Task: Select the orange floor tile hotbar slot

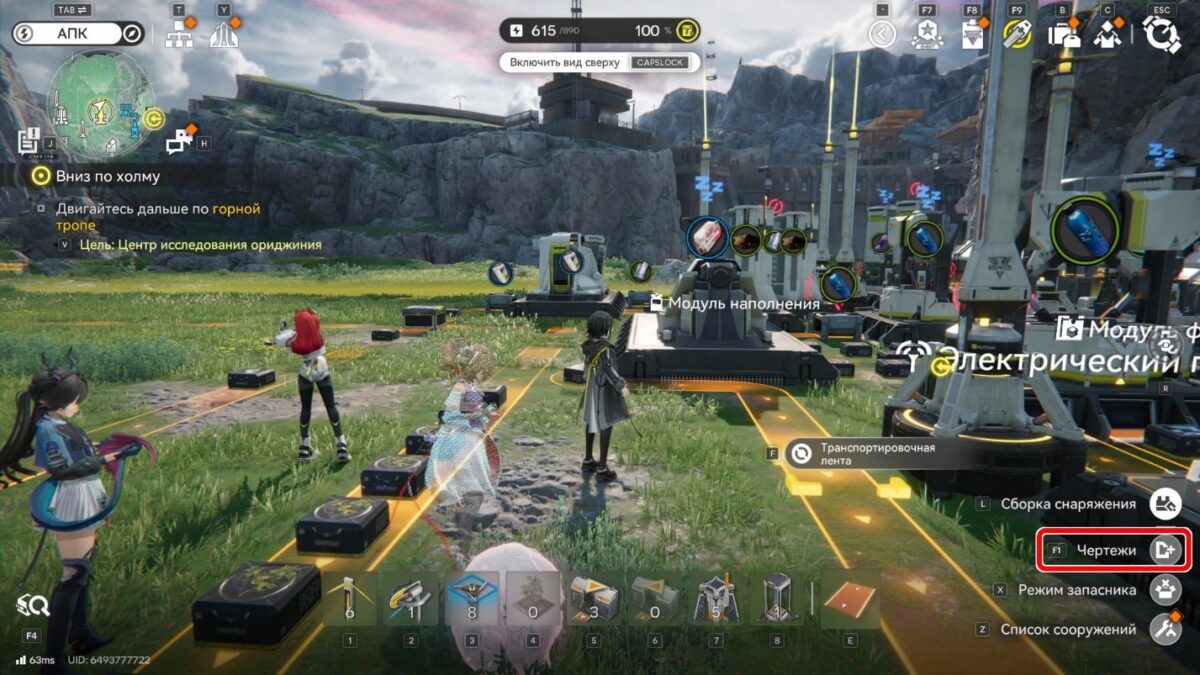Action: tap(850, 600)
